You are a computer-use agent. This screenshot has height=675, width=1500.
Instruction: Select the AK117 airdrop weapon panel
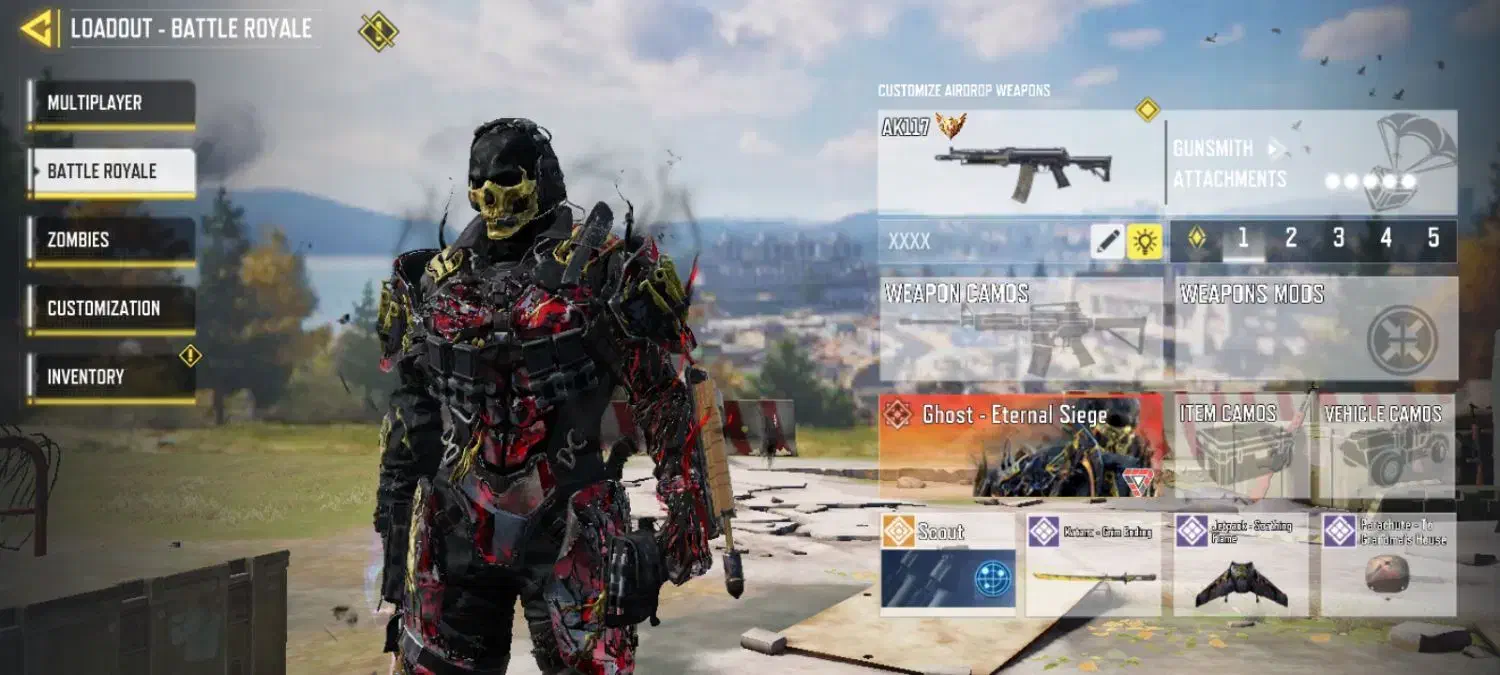(x=1020, y=162)
